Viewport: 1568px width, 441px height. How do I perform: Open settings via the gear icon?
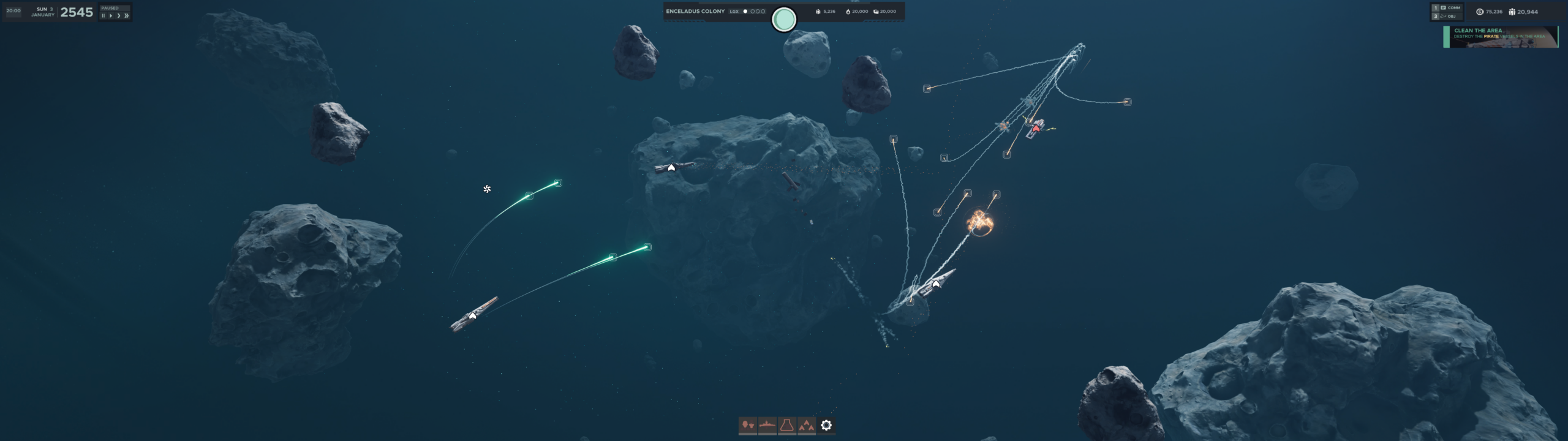[826, 425]
